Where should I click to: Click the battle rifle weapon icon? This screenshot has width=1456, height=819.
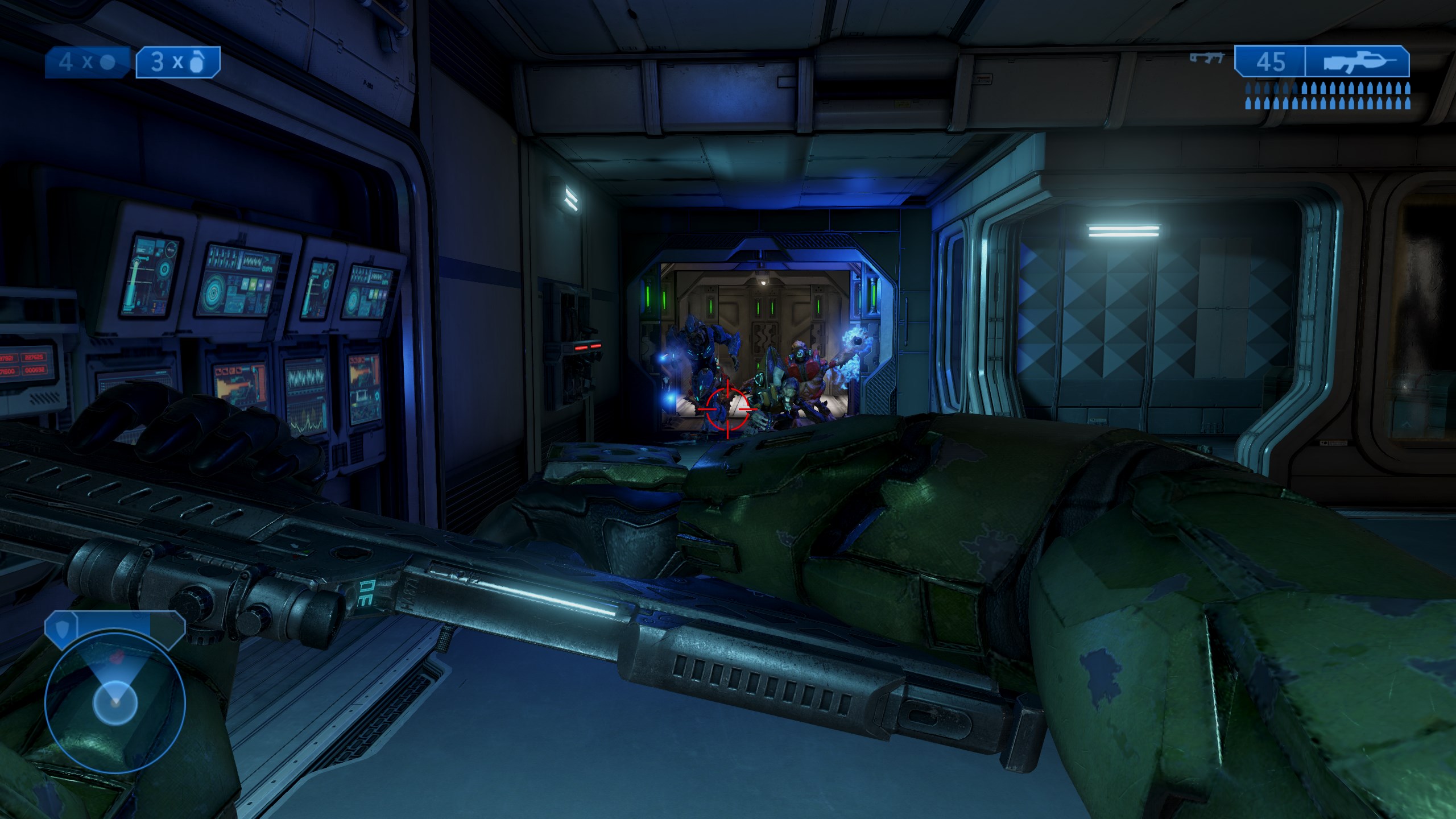[1356, 61]
